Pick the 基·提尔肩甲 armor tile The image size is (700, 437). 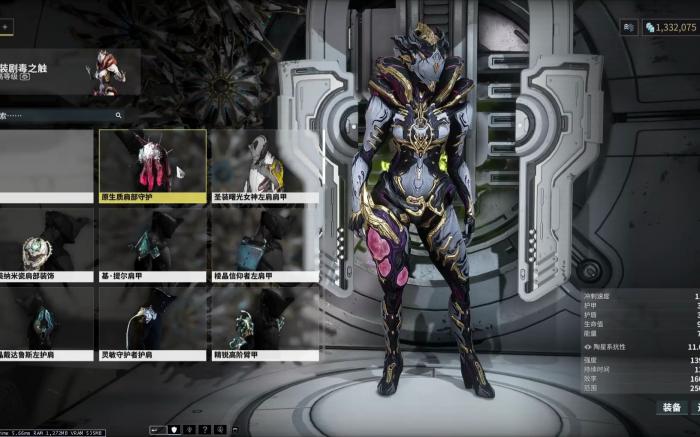point(152,244)
